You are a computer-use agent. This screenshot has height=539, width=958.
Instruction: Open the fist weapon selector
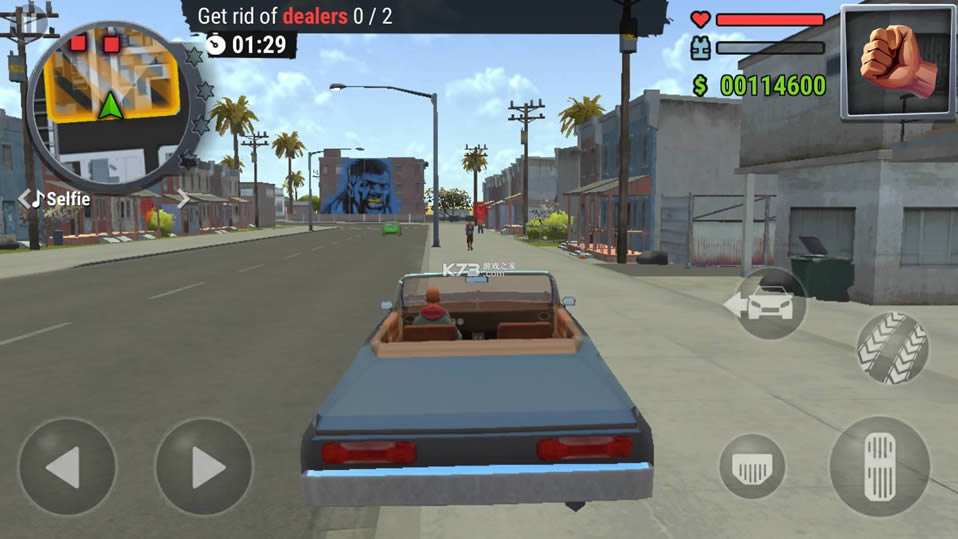point(897,61)
